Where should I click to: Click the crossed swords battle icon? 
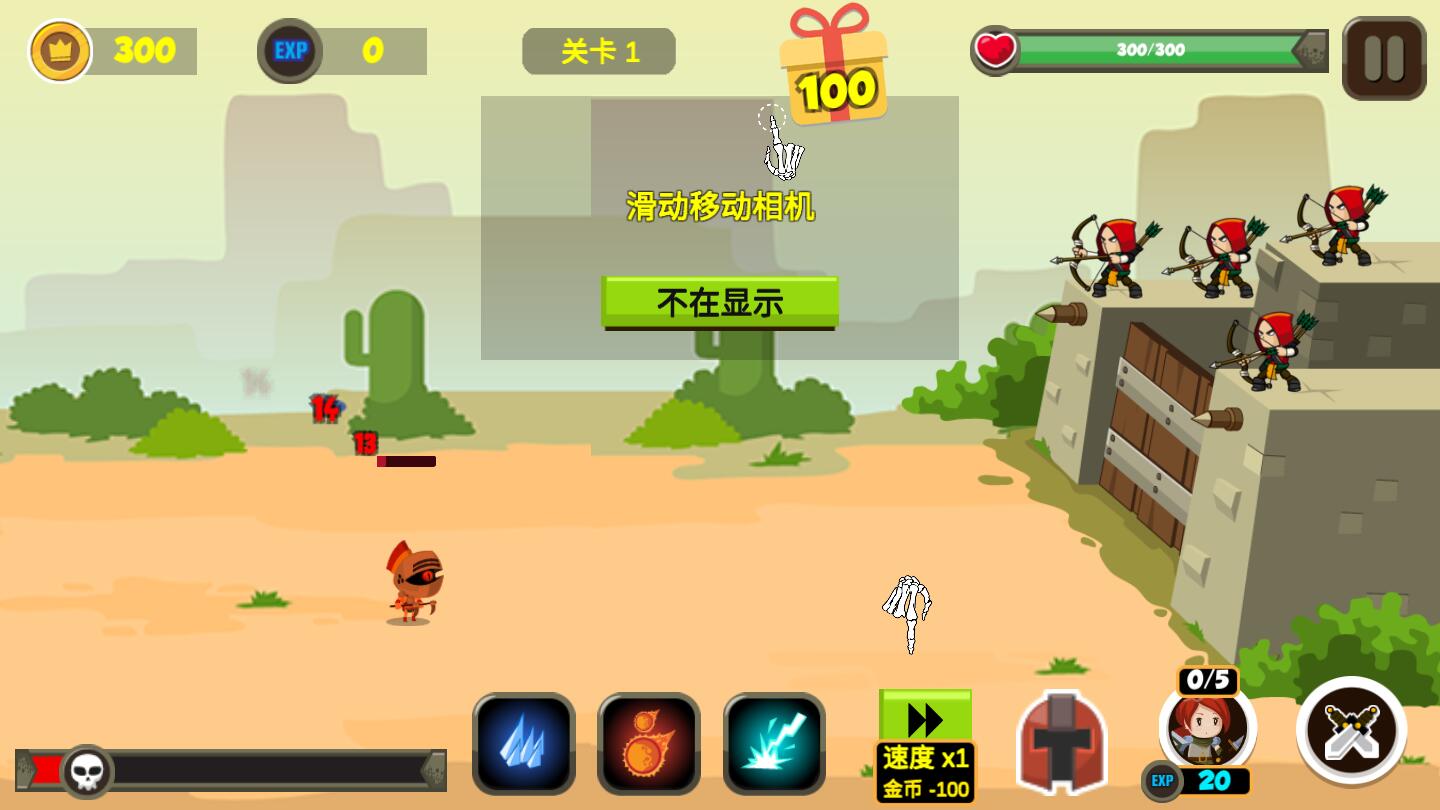point(1352,731)
